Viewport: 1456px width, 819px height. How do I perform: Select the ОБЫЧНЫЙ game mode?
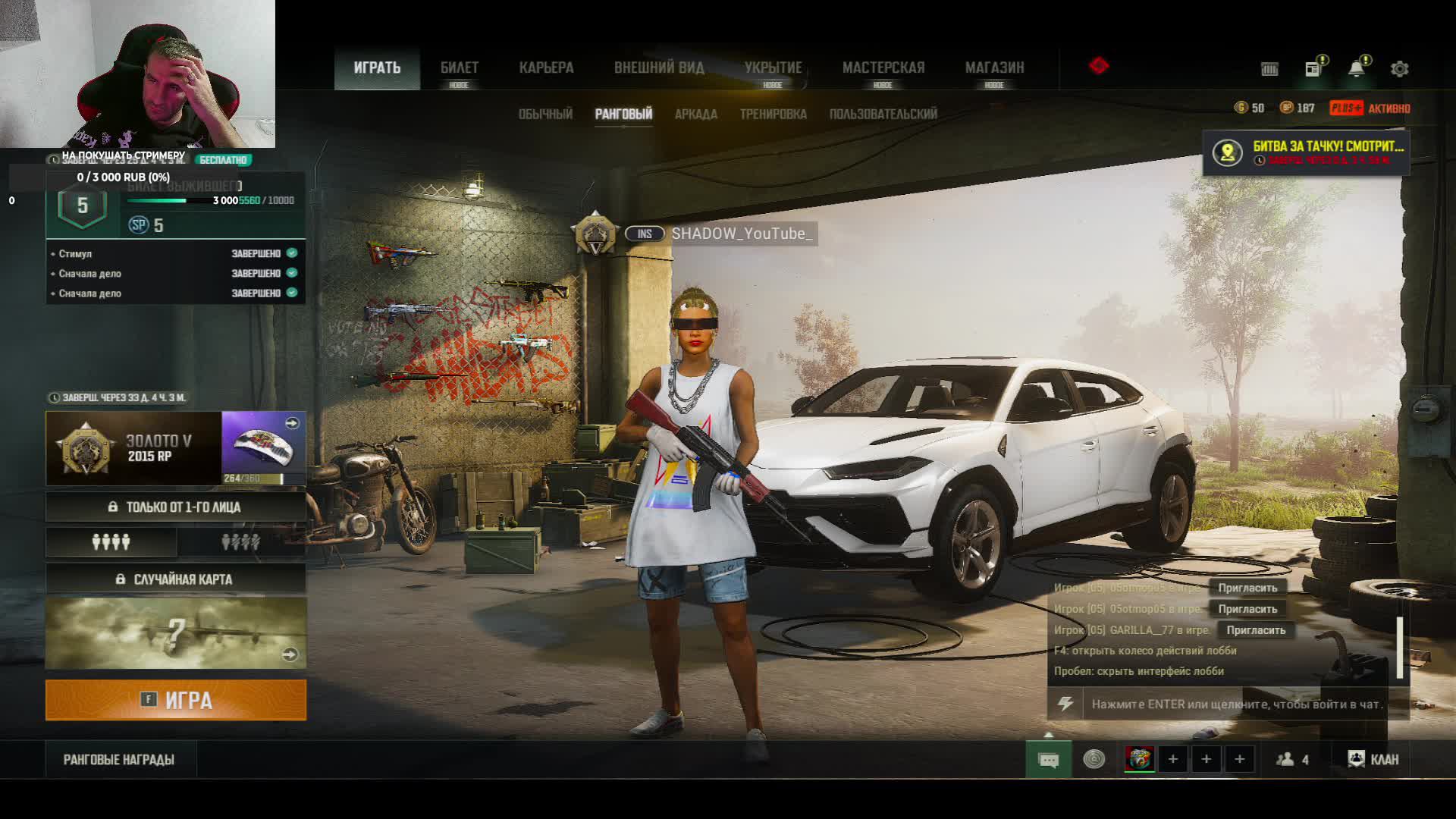click(545, 115)
